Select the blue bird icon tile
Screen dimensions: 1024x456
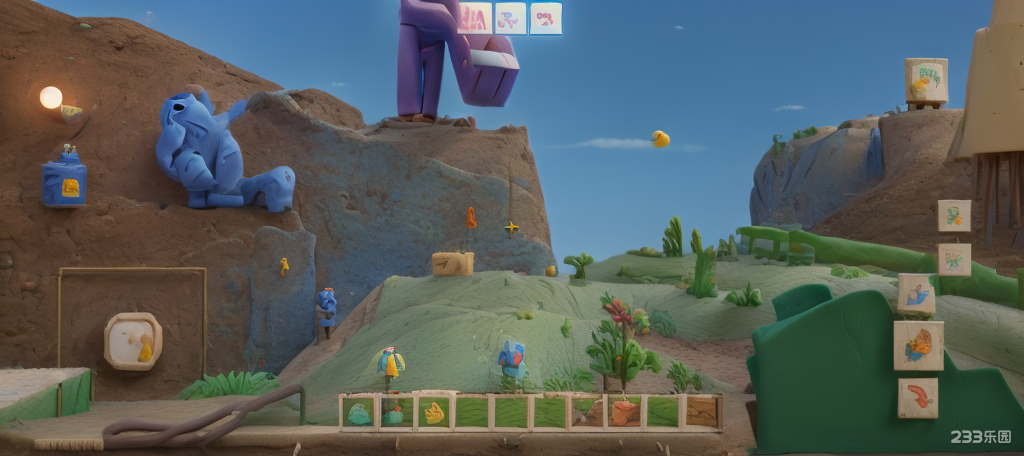[916, 294]
